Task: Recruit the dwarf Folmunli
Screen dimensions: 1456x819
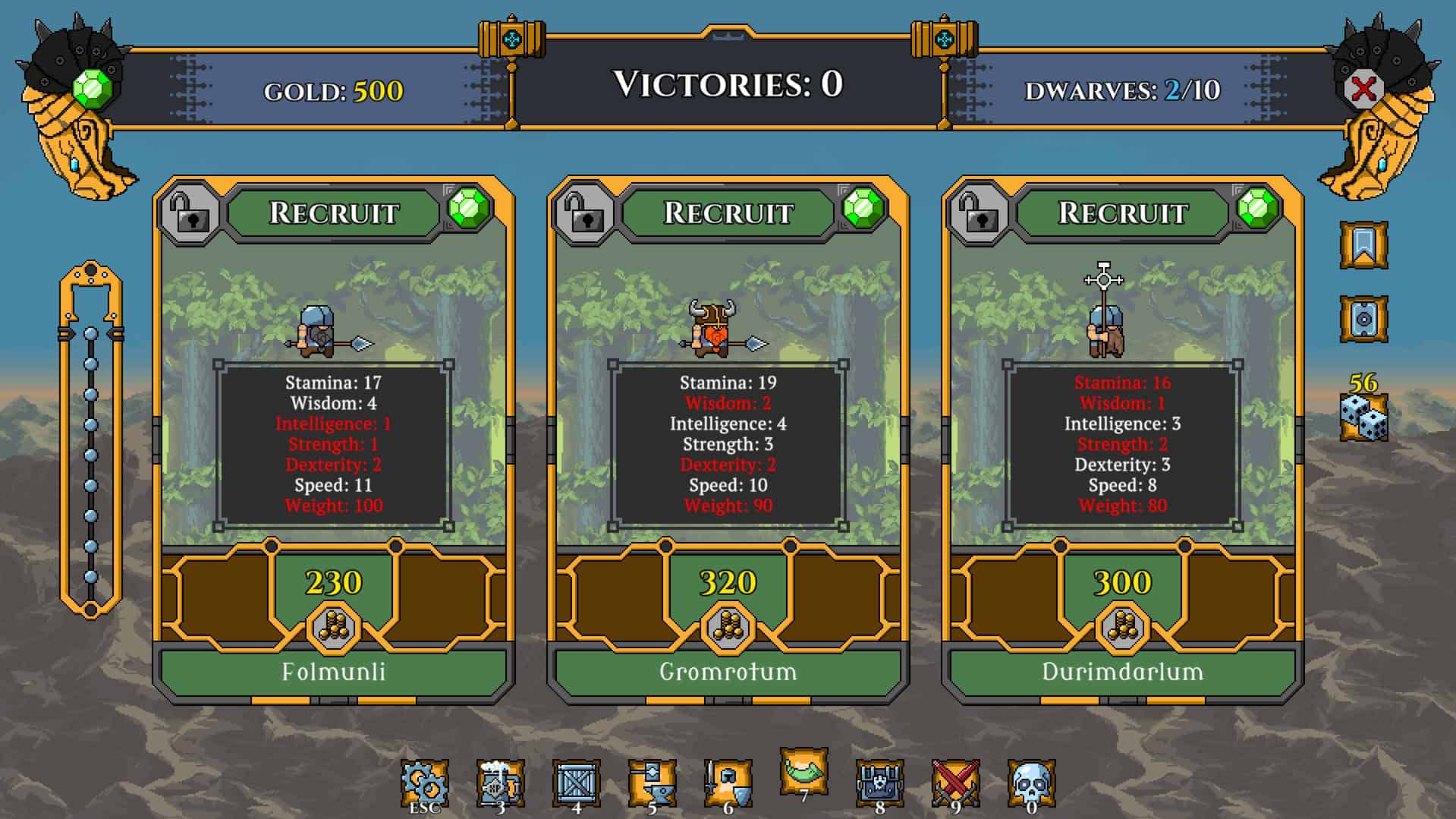Action: click(334, 213)
